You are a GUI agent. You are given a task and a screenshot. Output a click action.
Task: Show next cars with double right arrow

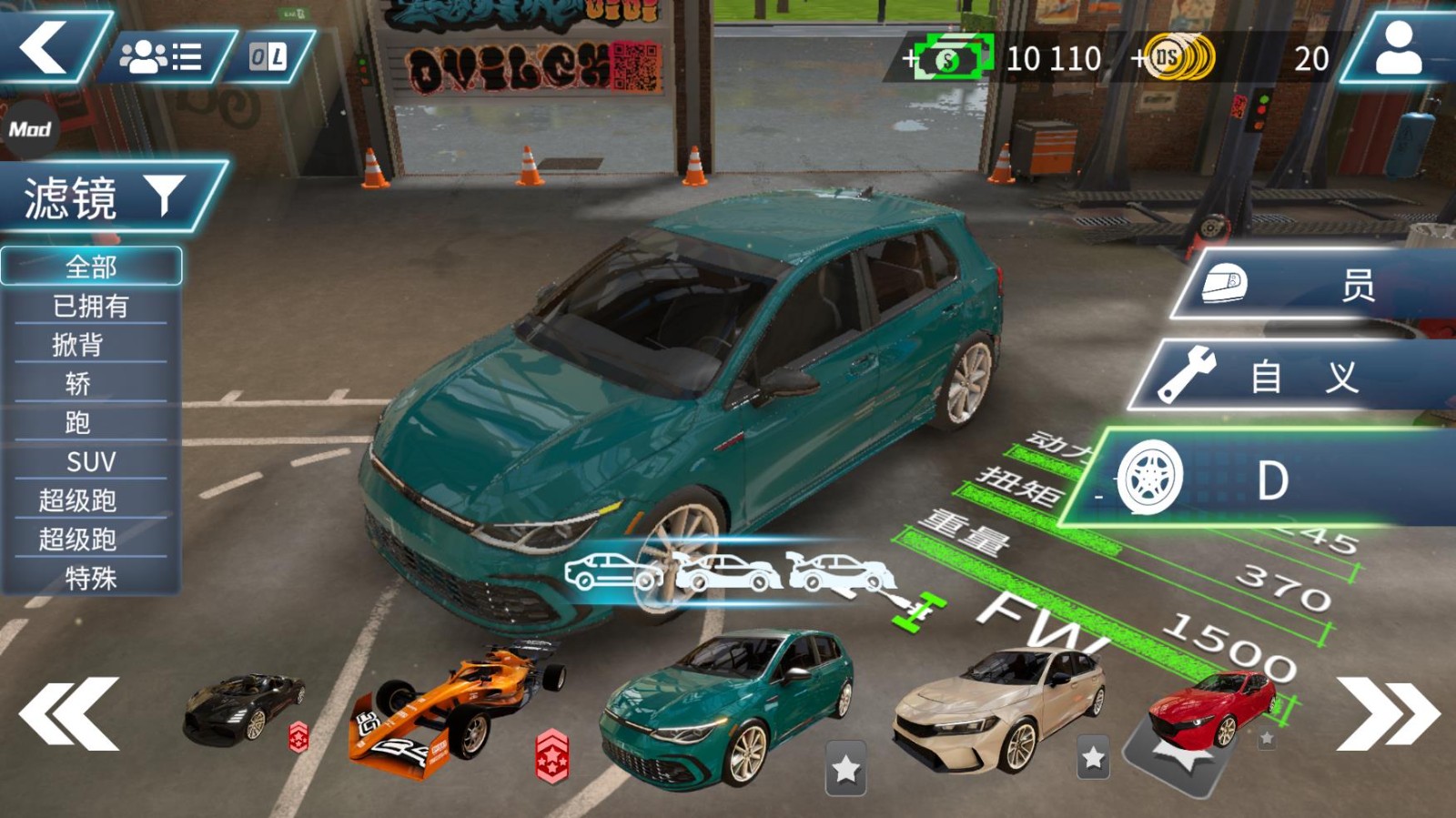coord(1387,714)
